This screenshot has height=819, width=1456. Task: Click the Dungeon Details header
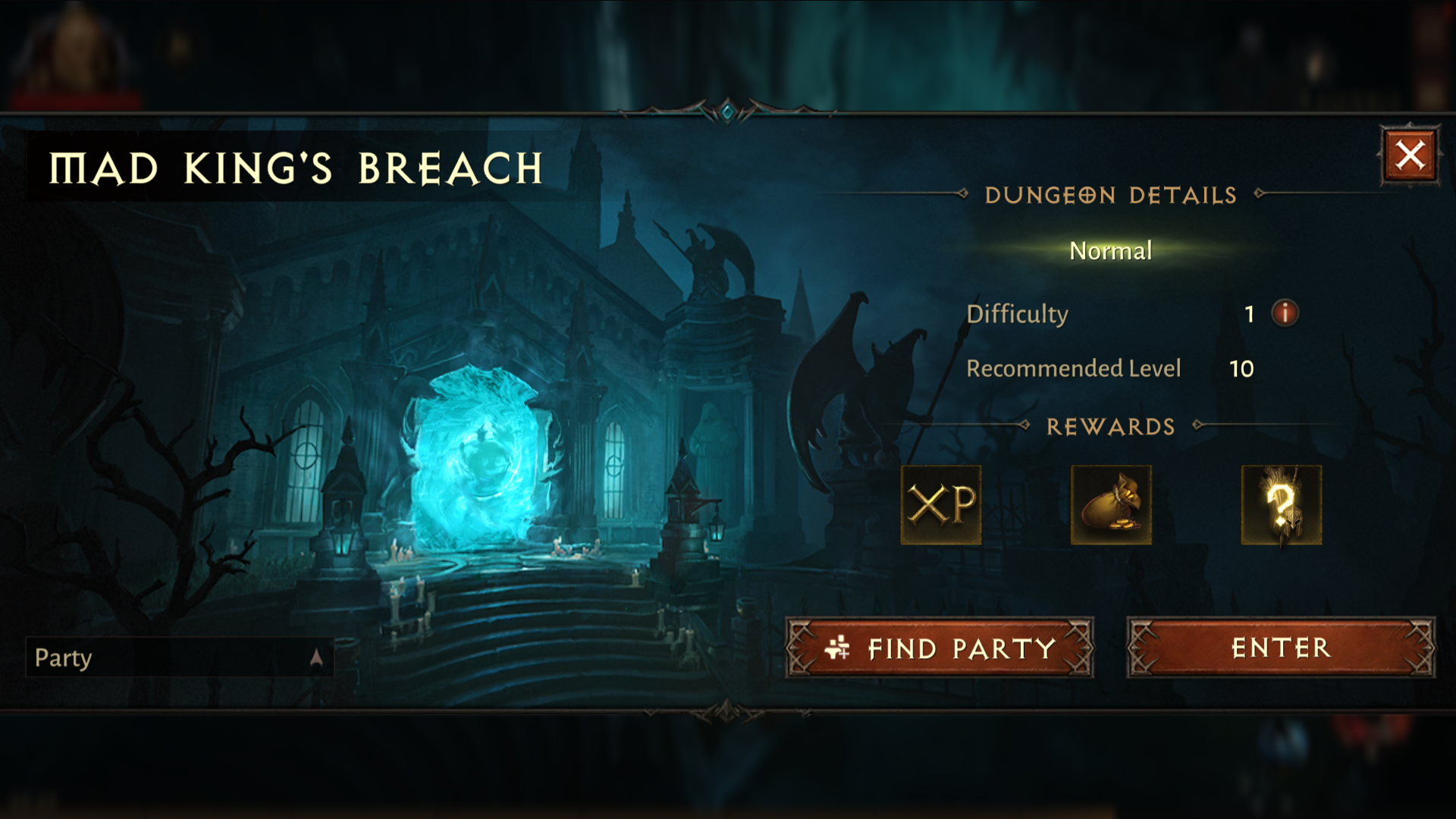click(1111, 195)
